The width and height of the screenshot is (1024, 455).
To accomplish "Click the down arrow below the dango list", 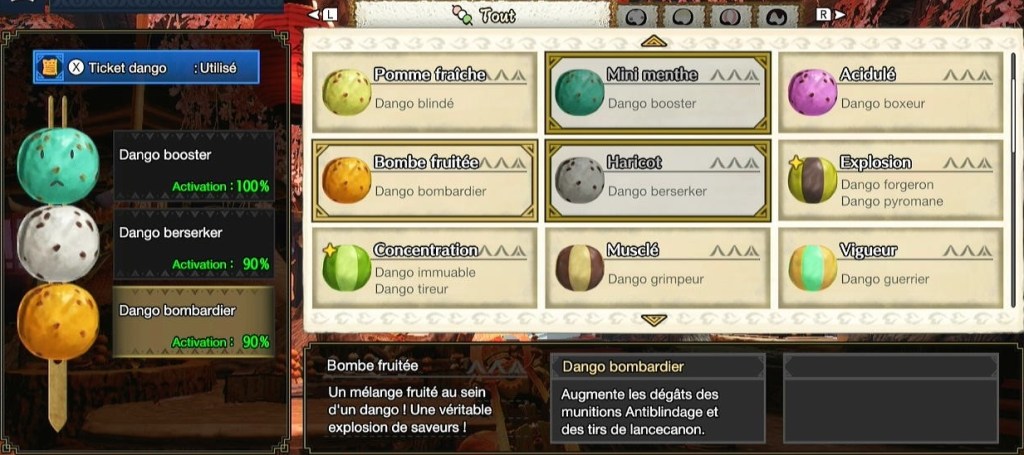I will (654, 320).
